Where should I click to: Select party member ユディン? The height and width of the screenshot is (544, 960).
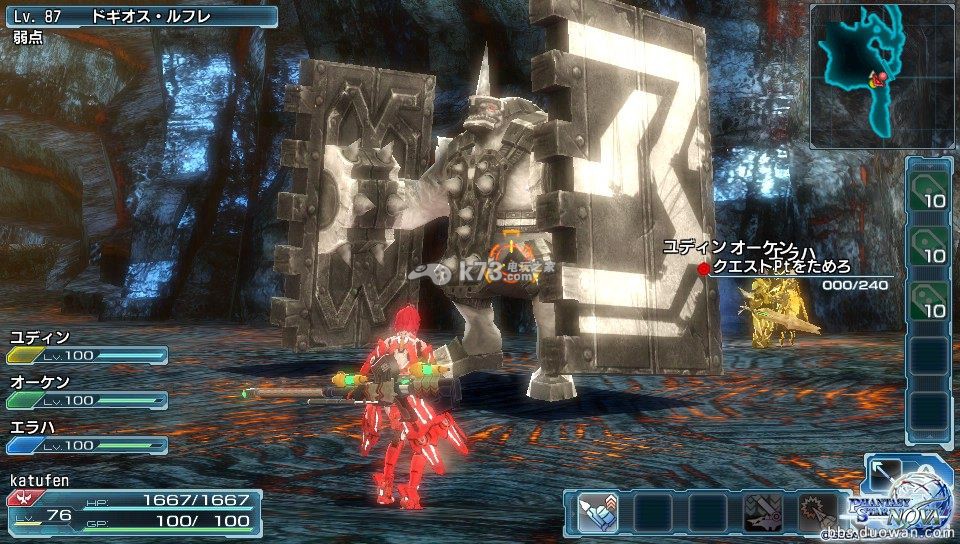point(85,346)
